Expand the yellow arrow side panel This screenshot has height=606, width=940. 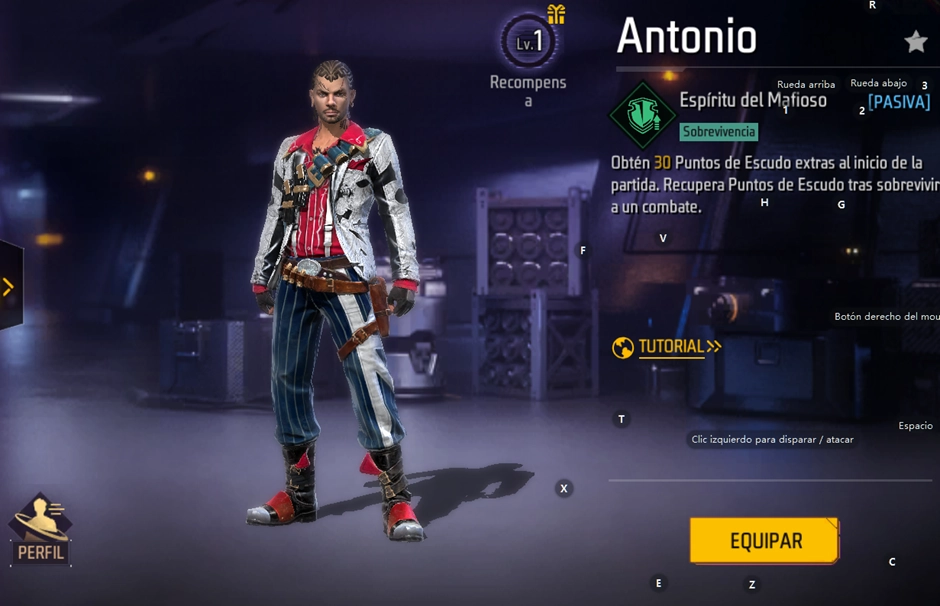[9, 287]
